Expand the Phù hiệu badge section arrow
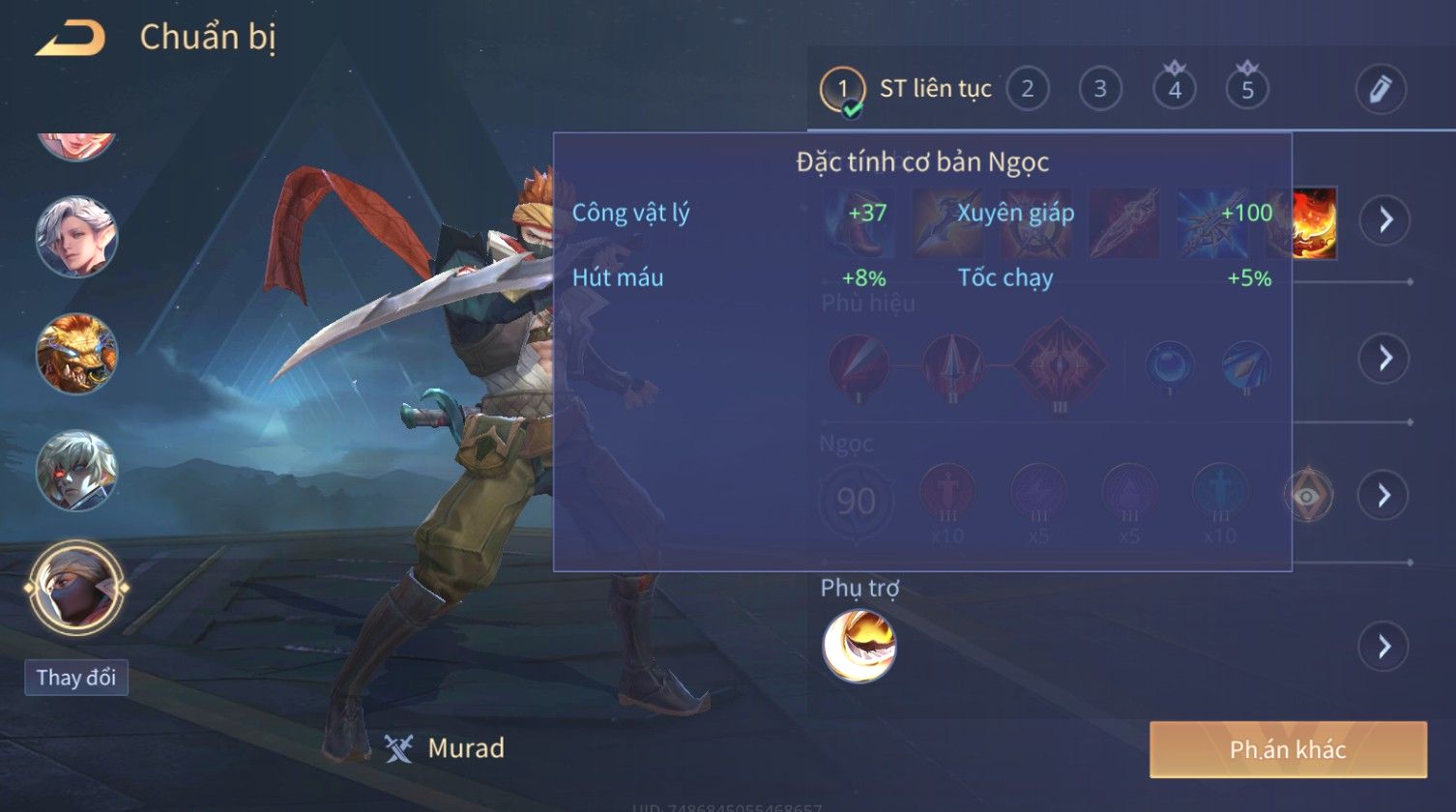The image size is (1456, 812). click(x=1384, y=358)
